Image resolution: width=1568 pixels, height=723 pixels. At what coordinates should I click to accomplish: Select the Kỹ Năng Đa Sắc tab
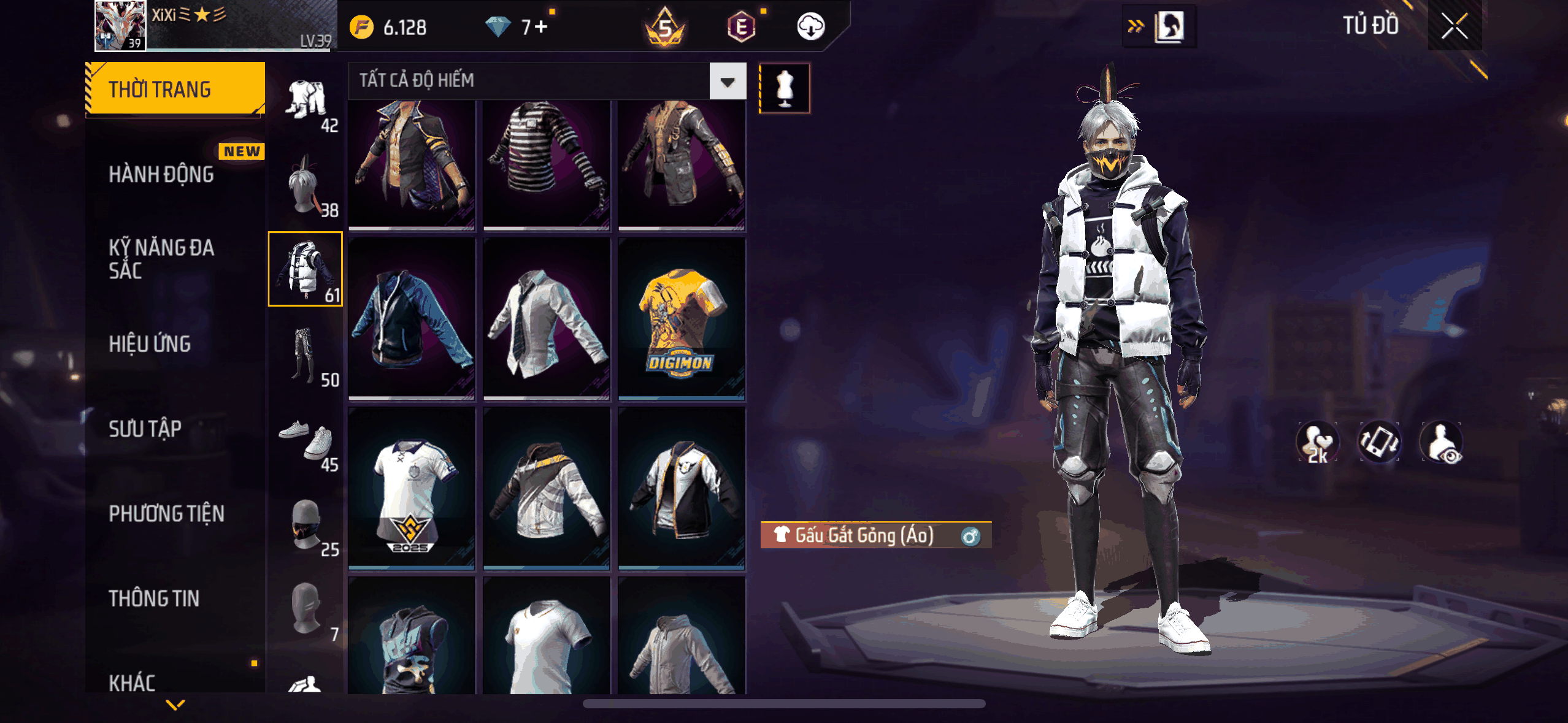161,259
